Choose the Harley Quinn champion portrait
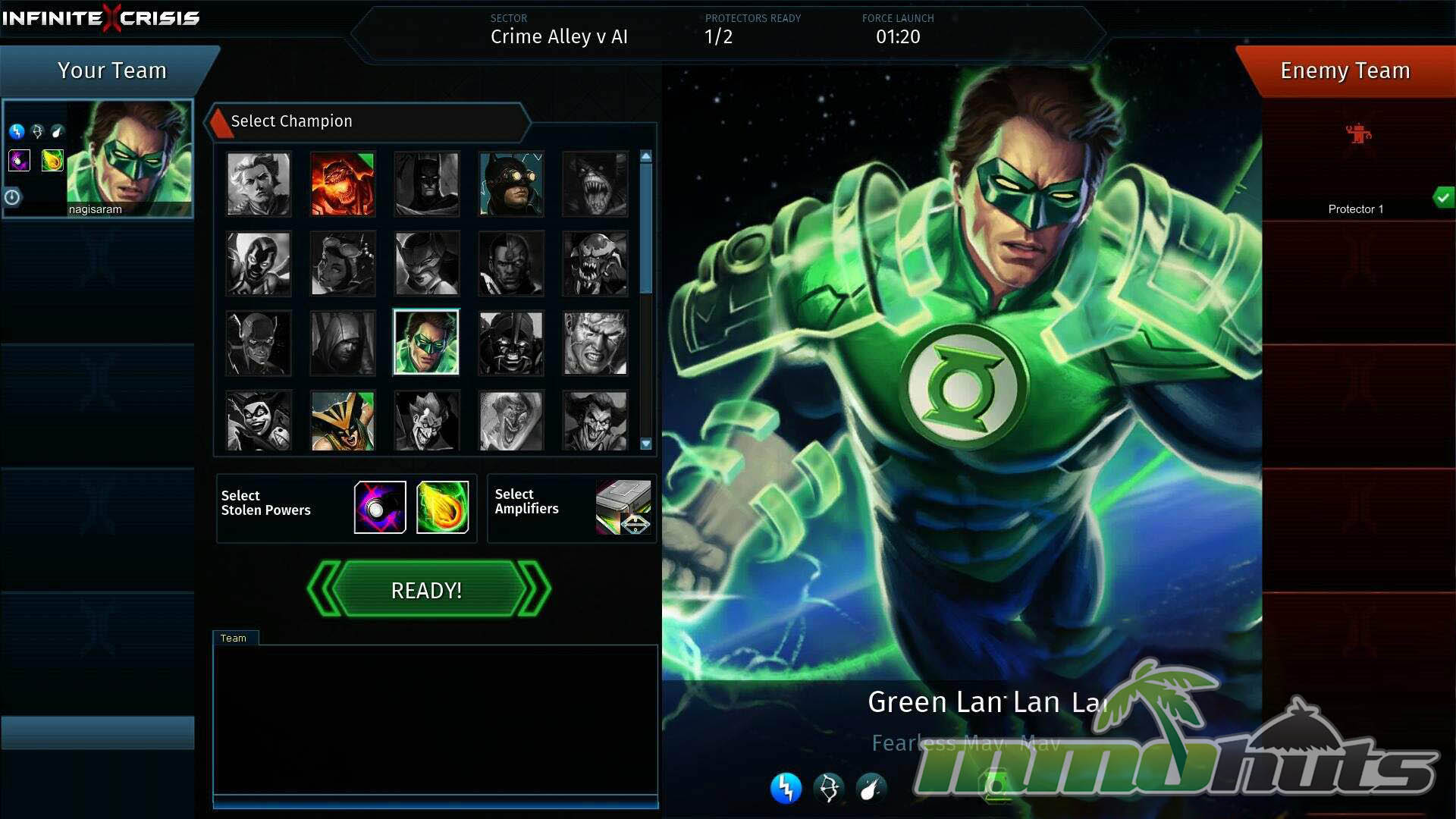Image resolution: width=1456 pixels, height=819 pixels. click(259, 421)
